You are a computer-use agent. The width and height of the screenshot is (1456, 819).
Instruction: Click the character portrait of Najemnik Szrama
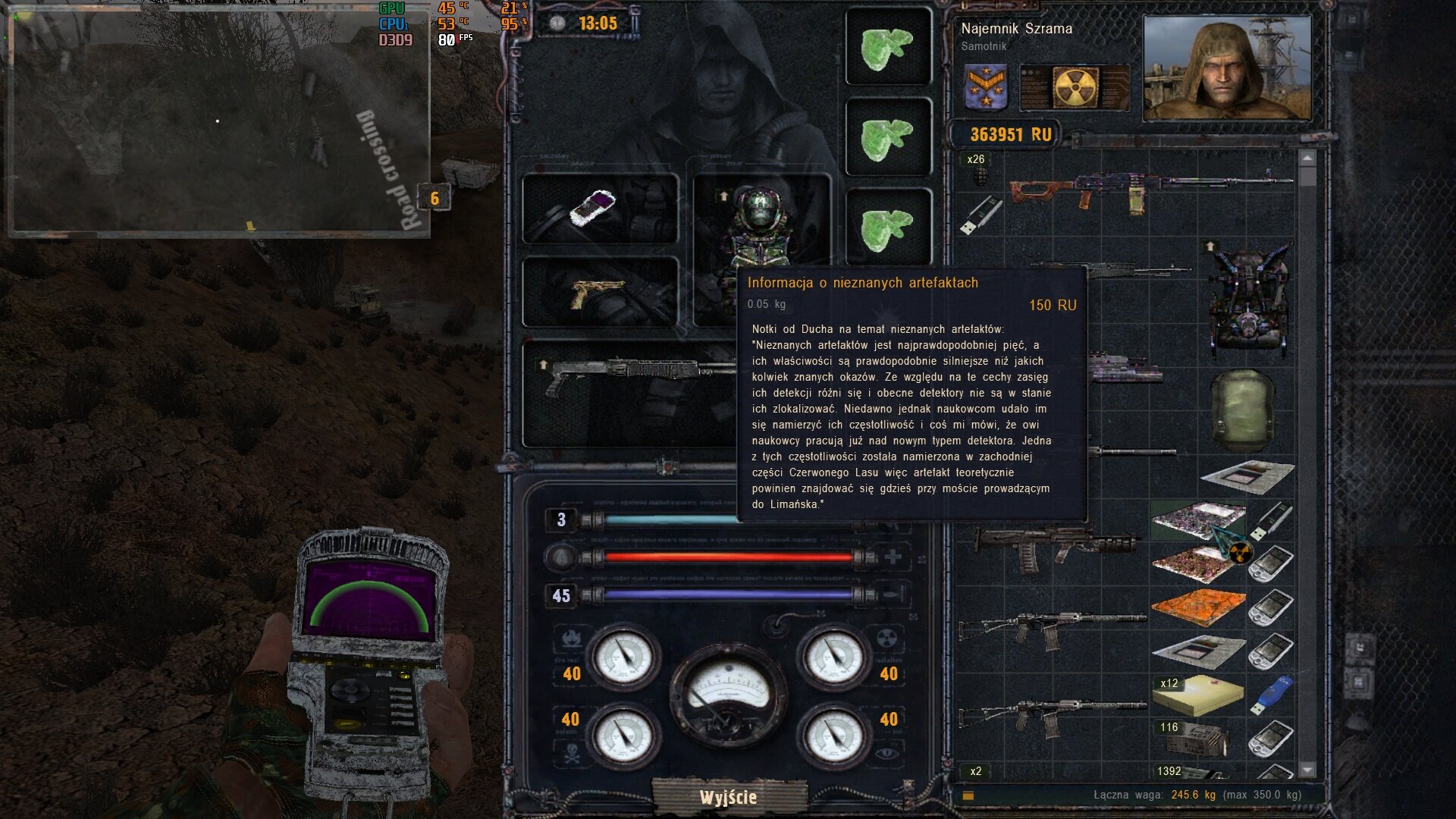pyautogui.click(x=1226, y=68)
